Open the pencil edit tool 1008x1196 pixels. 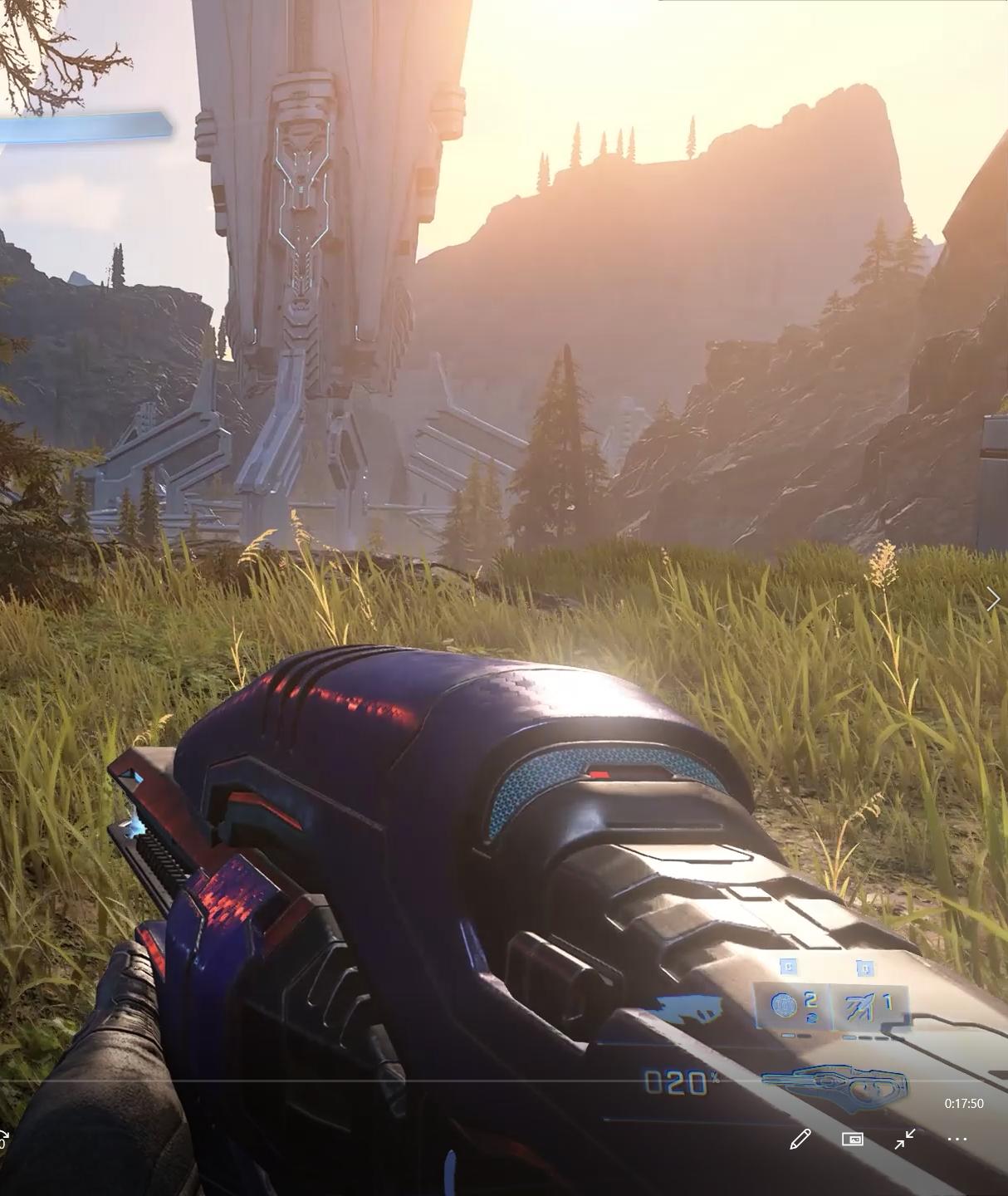click(800, 1139)
